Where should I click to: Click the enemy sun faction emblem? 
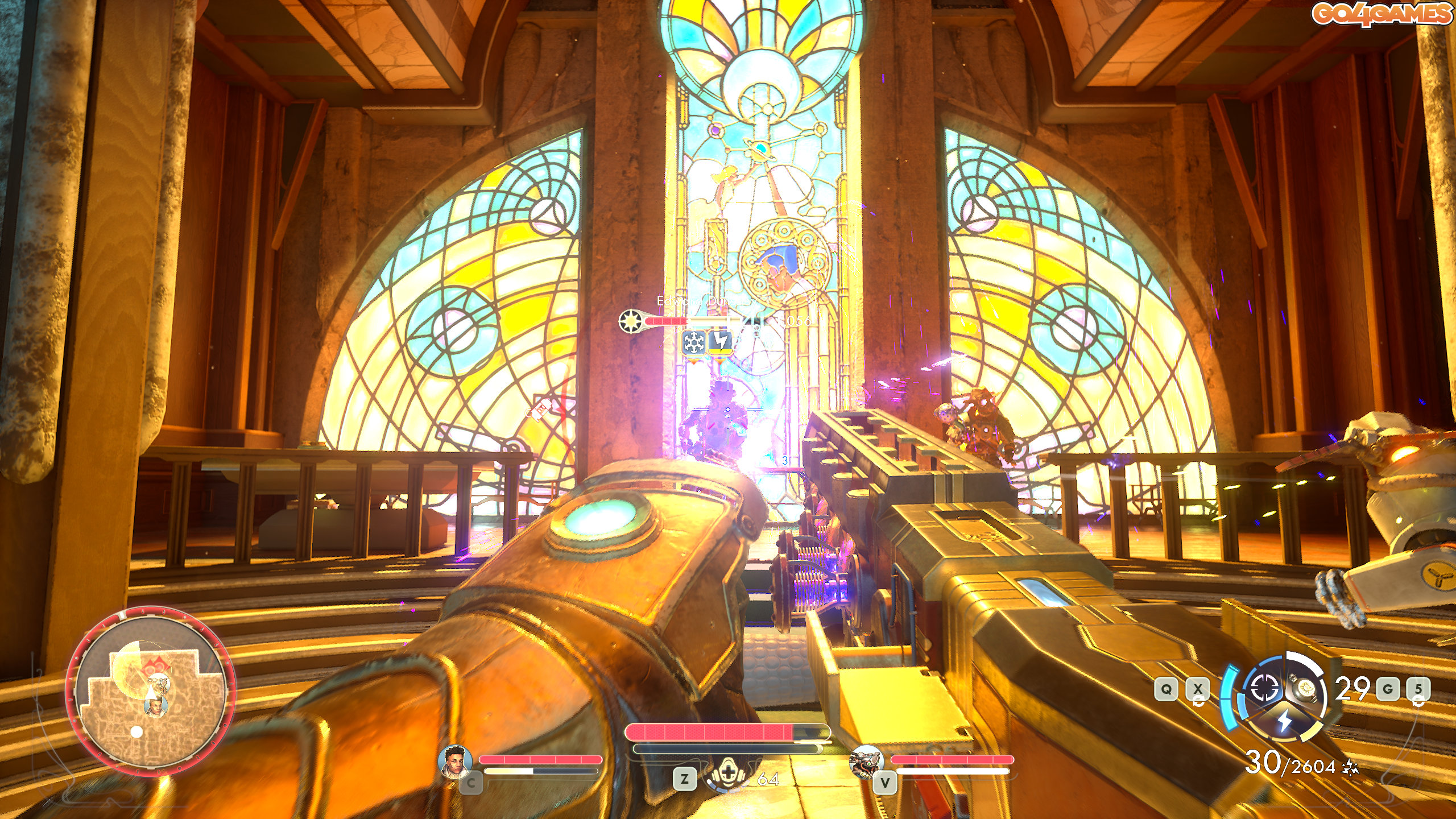tap(631, 321)
